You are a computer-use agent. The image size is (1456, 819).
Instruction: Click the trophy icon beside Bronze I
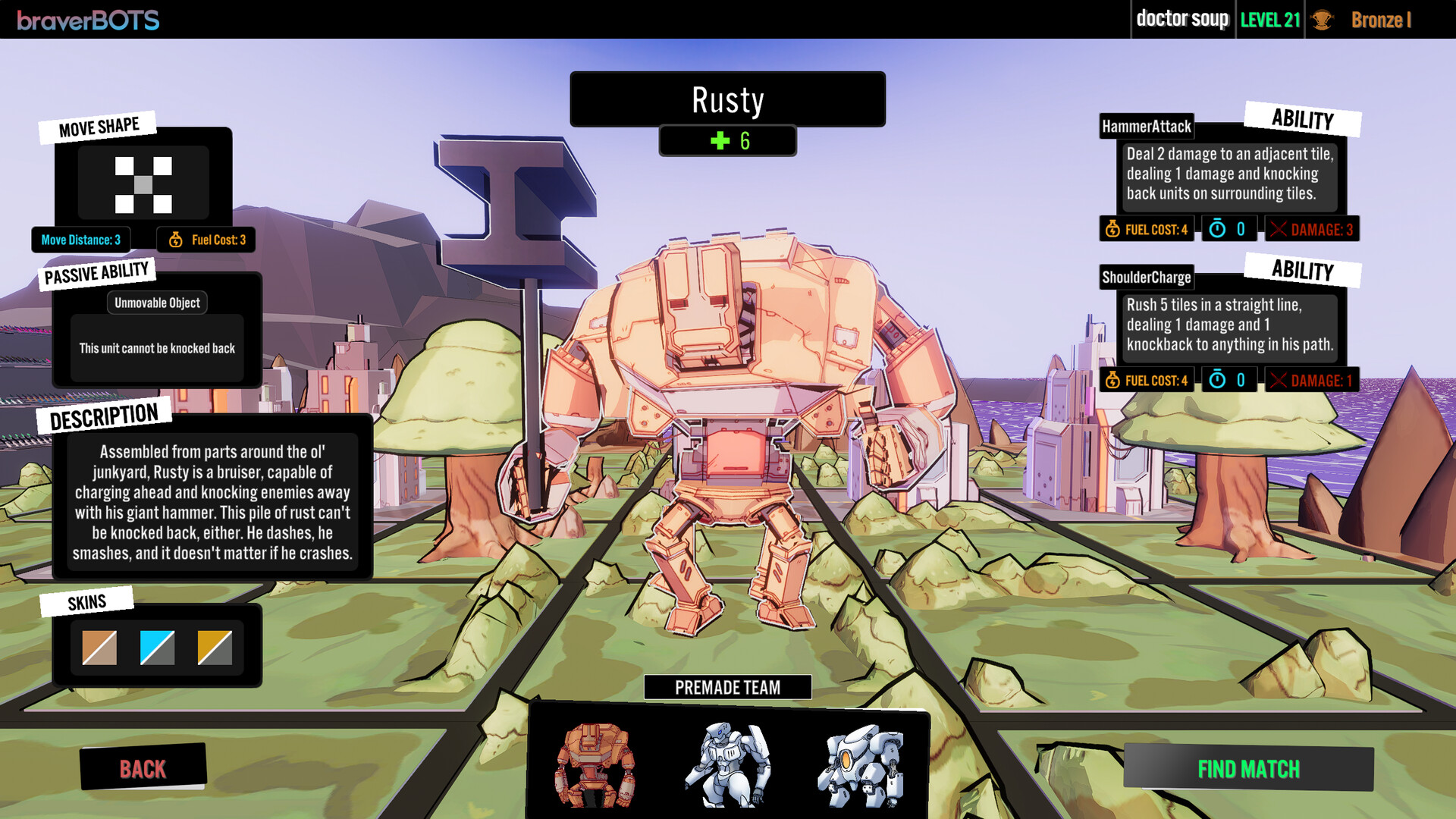[1323, 20]
